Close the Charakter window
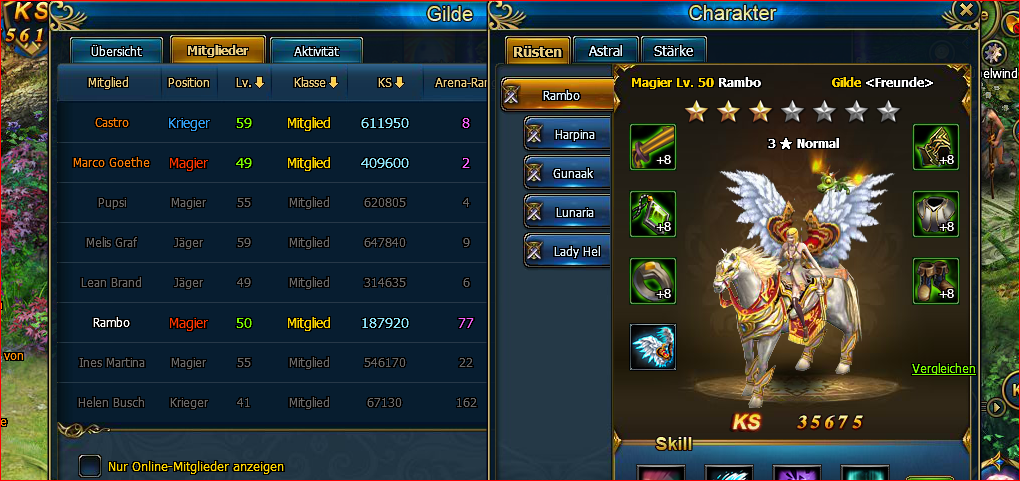The height and width of the screenshot is (481, 1020). coord(966,10)
